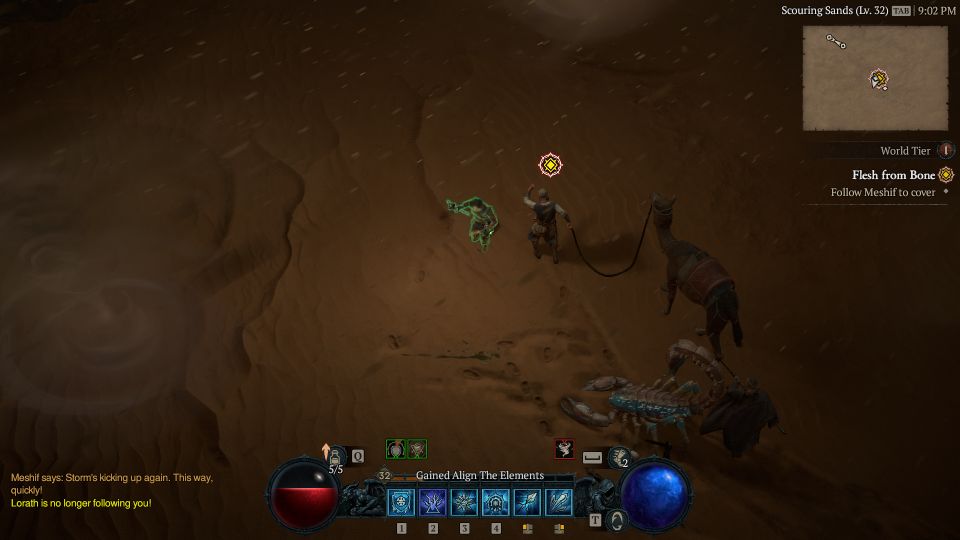The image size is (960, 540).
Task: Inspect the first green buff icon
Action: 396,449
